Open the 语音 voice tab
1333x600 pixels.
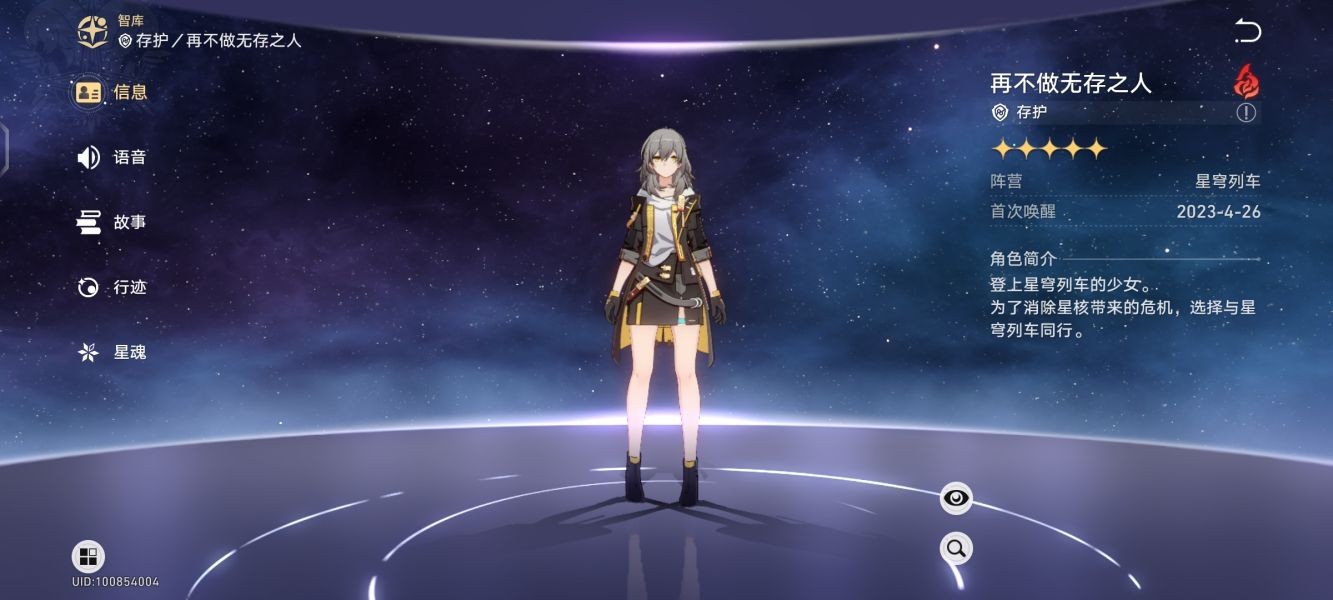pyautogui.click(x=112, y=157)
